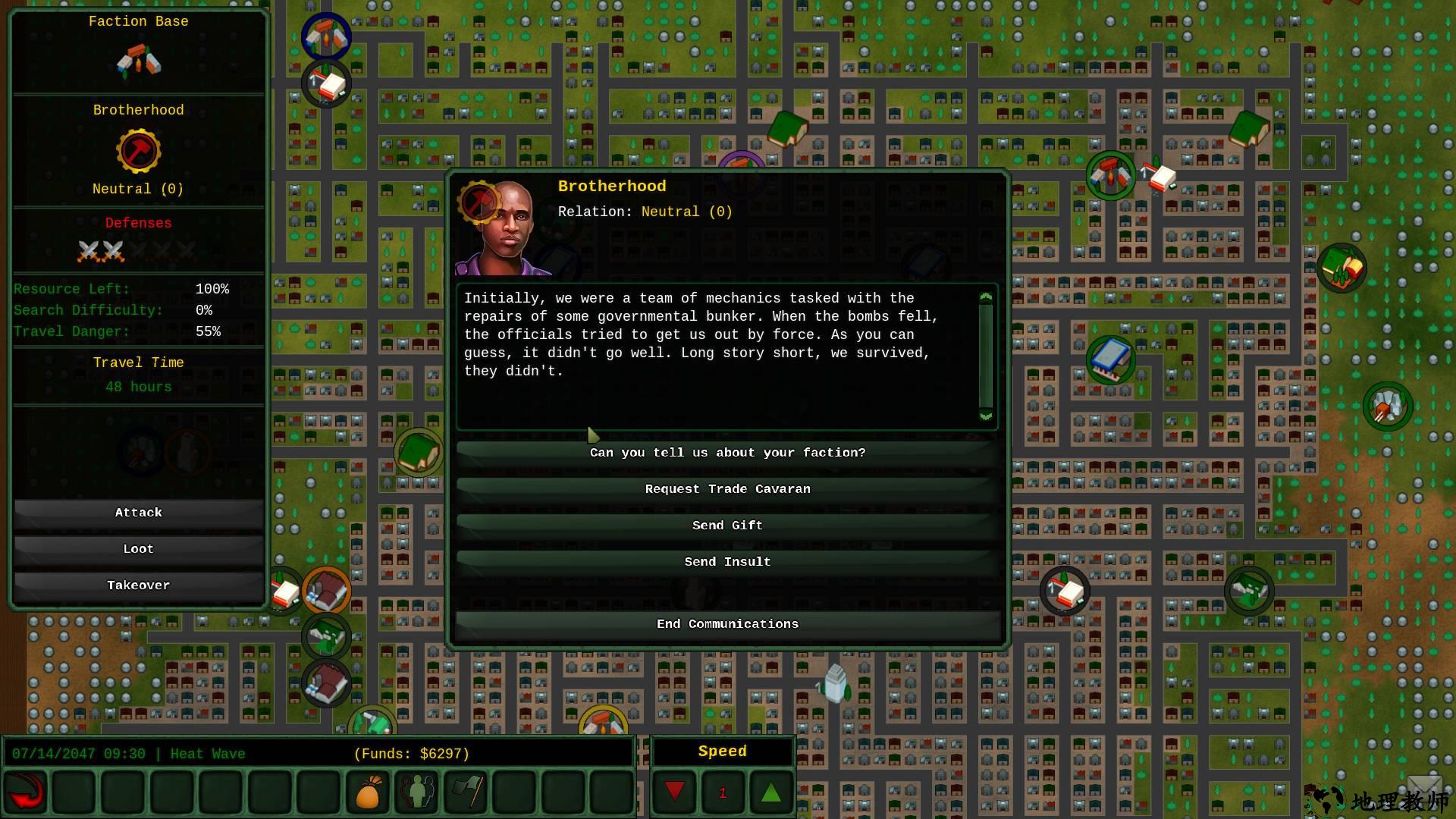Click the Attack button
This screenshot has width=1456, height=819.
(x=138, y=513)
